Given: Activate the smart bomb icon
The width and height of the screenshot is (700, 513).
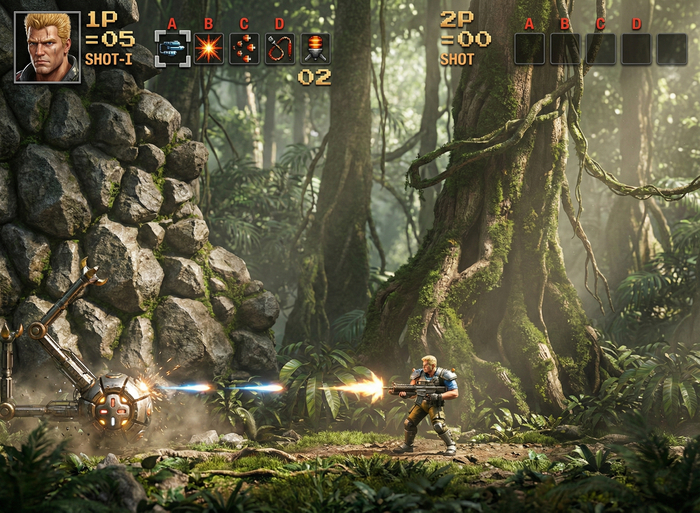Looking at the screenshot, I should (x=315, y=48).
